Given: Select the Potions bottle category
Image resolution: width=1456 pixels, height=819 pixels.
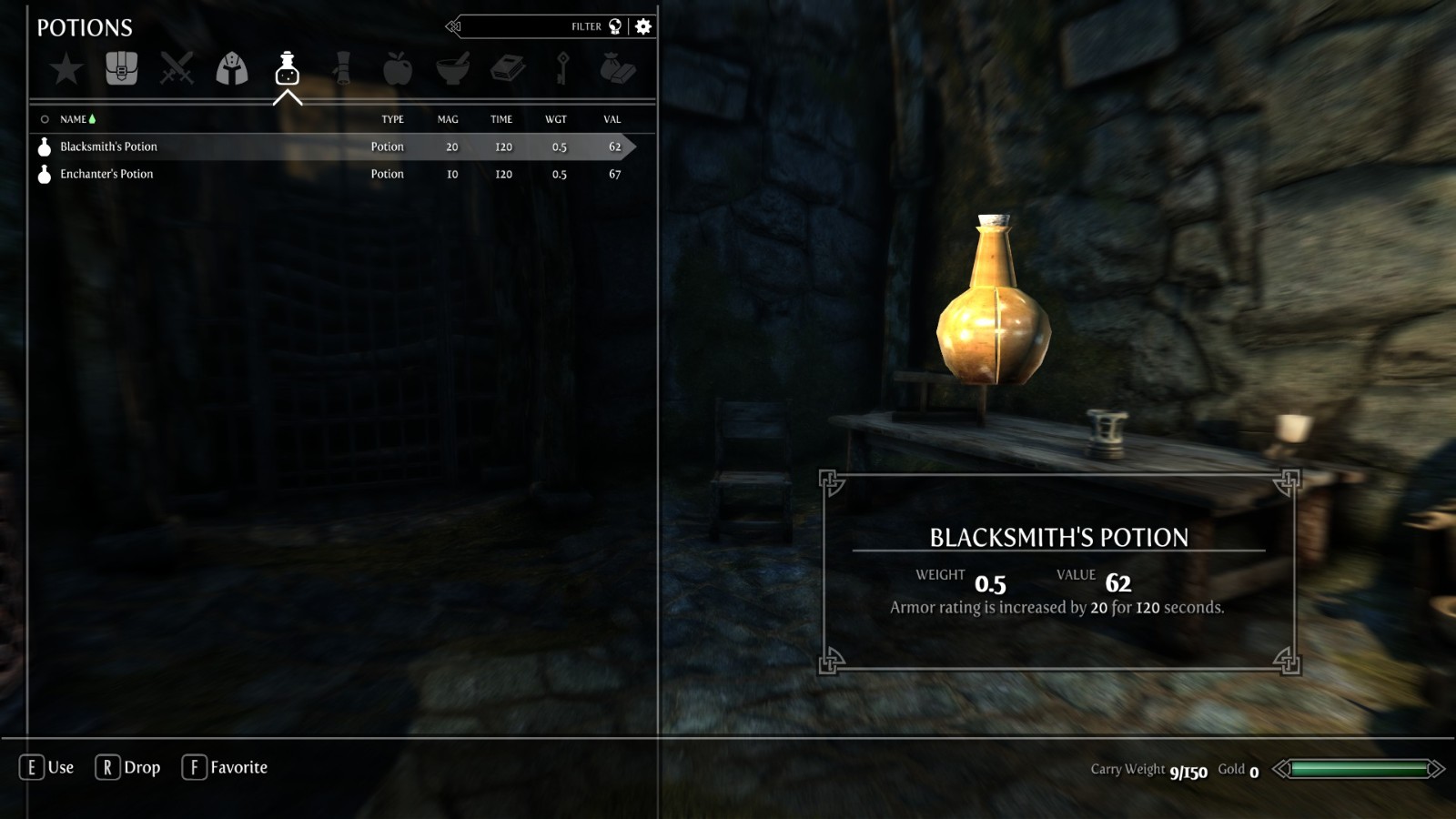Looking at the screenshot, I should (x=288, y=68).
